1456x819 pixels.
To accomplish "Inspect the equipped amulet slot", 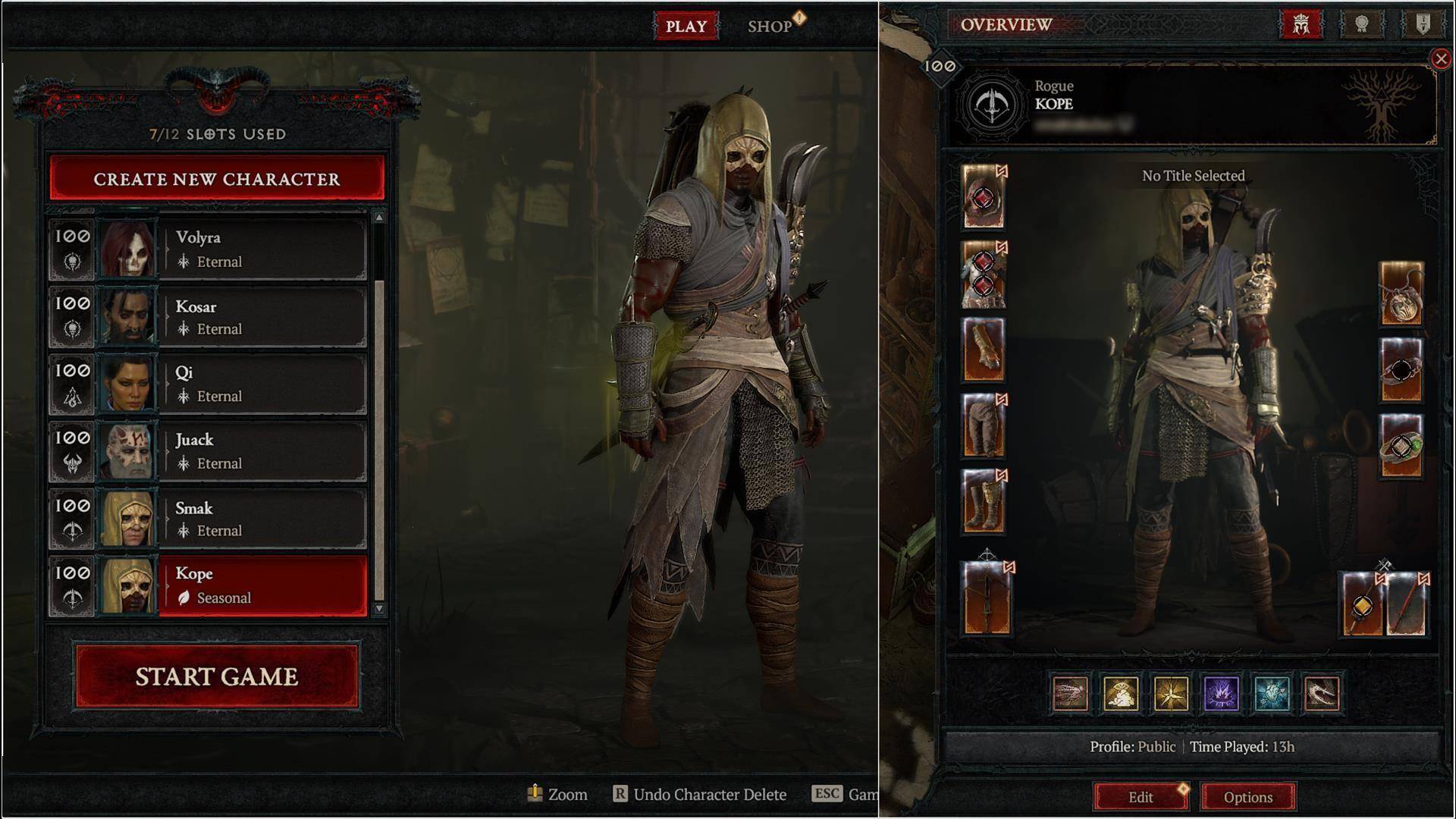I will click(x=1401, y=294).
